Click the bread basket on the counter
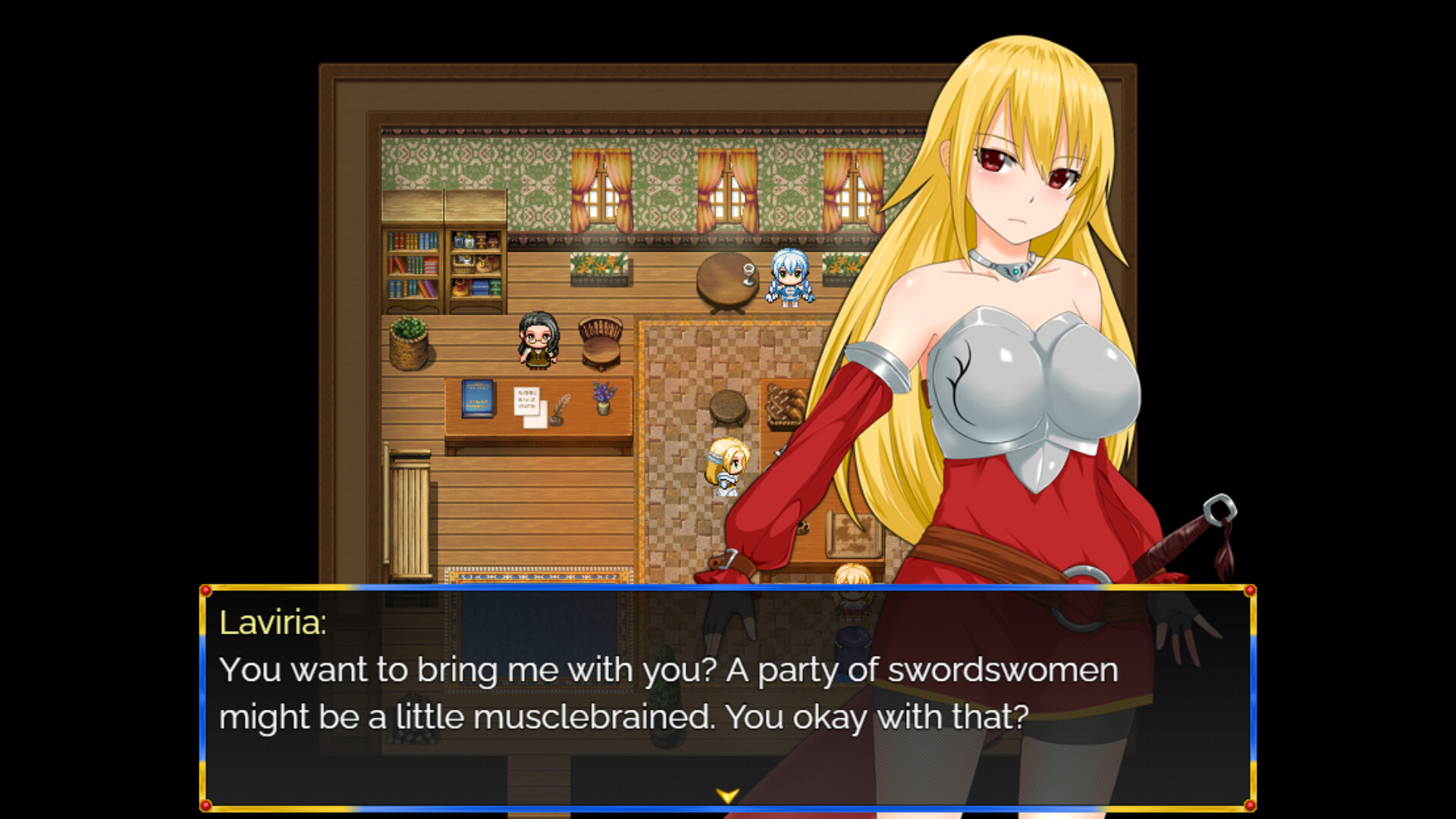The image size is (1456, 819). (x=786, y=403)
